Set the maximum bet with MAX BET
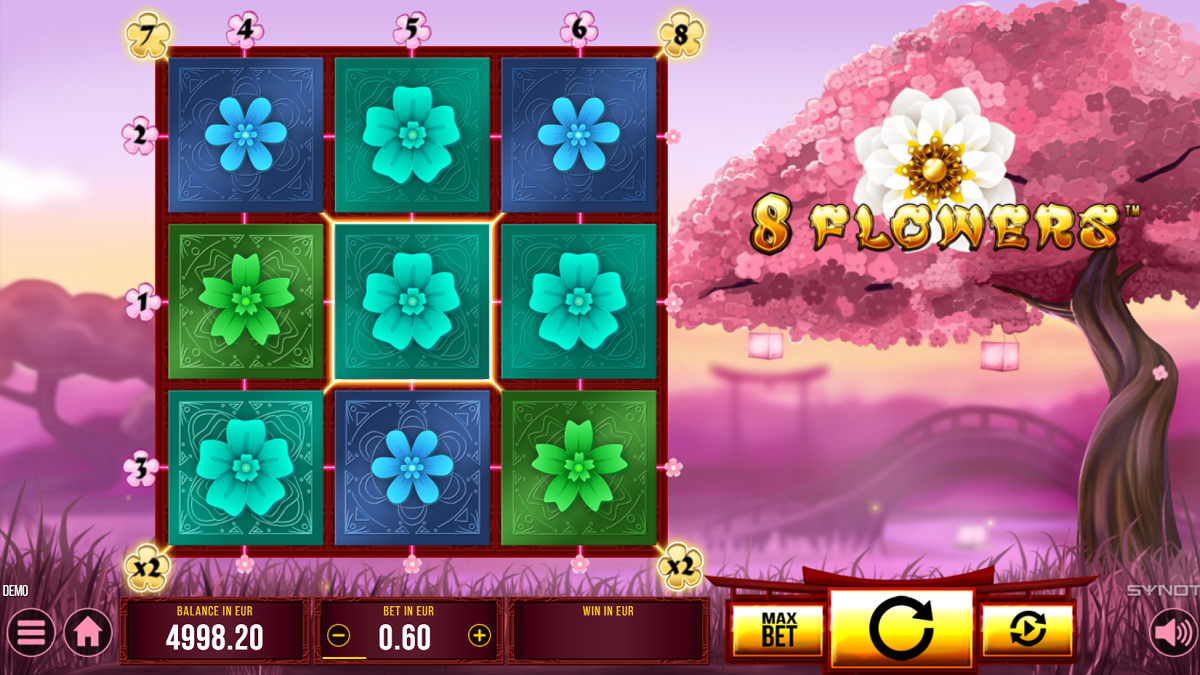 point(778,630)
